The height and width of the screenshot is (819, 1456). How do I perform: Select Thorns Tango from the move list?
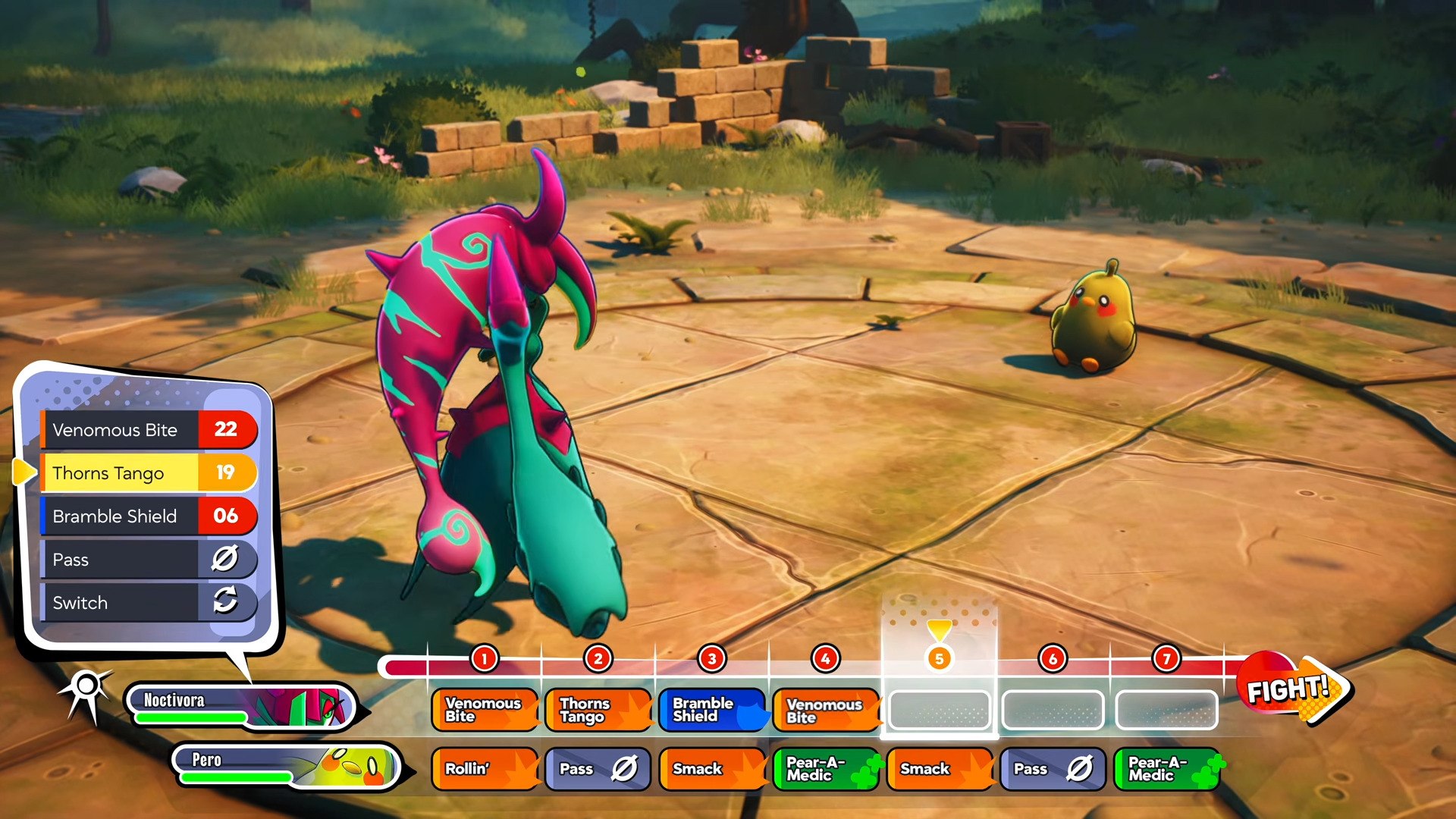[148, 473]
